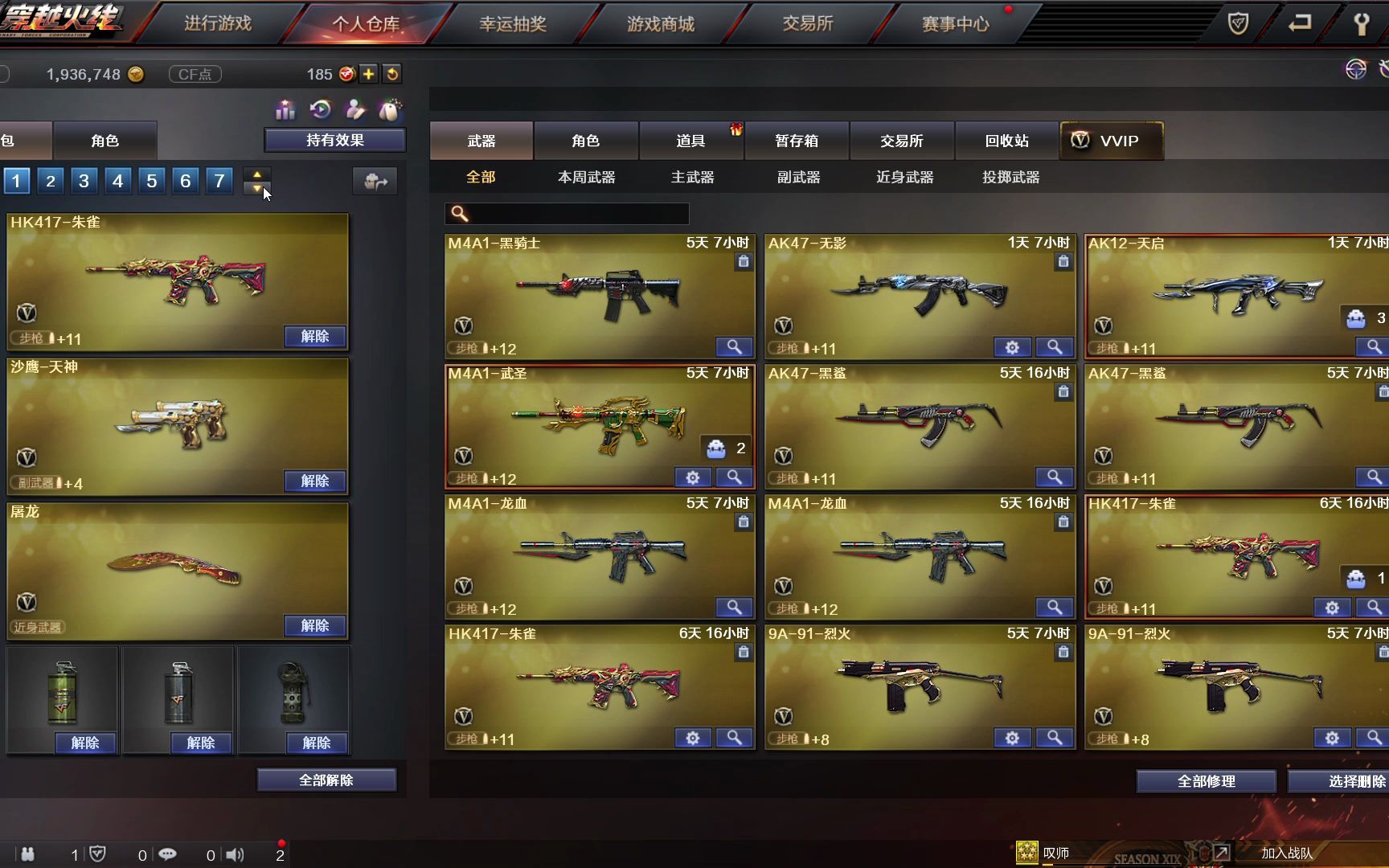Open the gear options on the M4A1-武圣 card
Screen dimensions: 1389x868
(692, 477)
